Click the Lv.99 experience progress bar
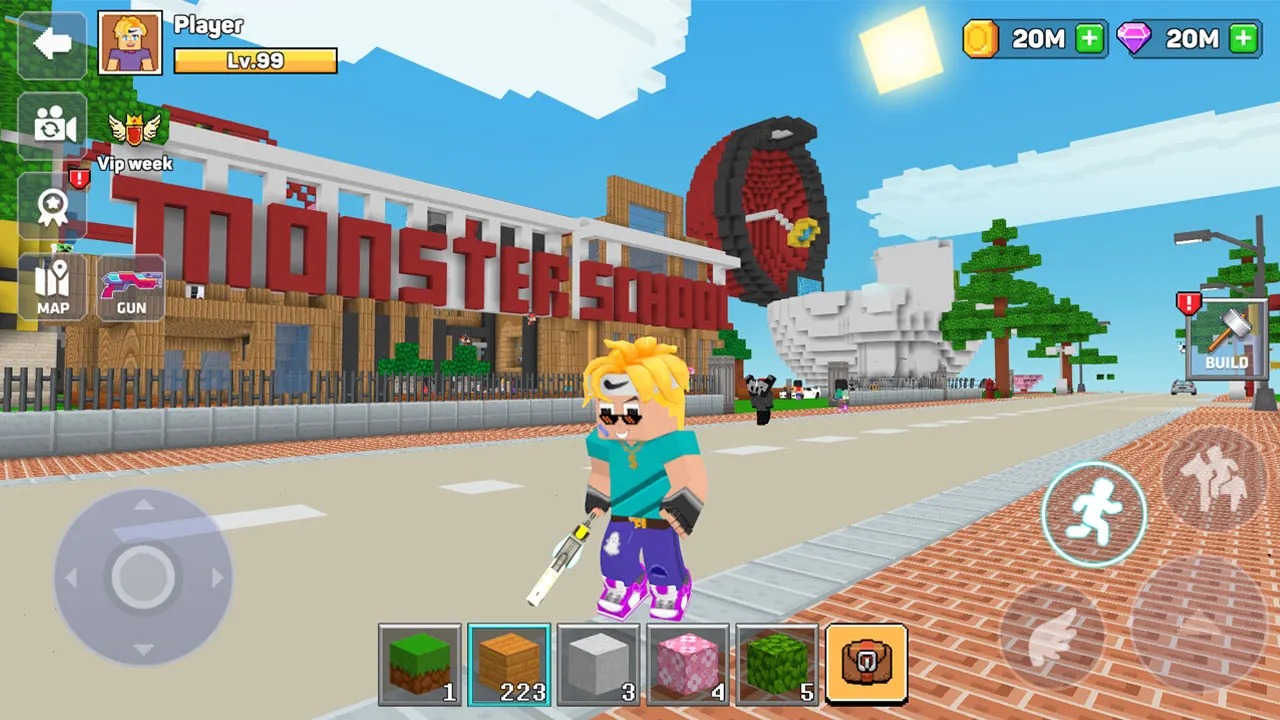Image resolution: width=1280 pixels, height=720 pixels. click(x=253, y=60)
